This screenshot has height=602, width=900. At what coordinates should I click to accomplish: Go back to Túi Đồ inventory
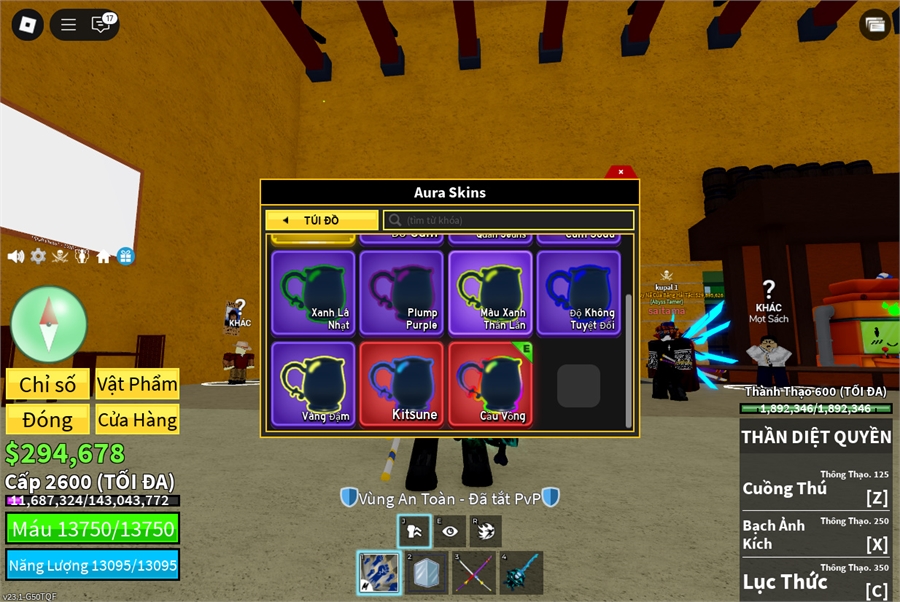click(321, 220)
